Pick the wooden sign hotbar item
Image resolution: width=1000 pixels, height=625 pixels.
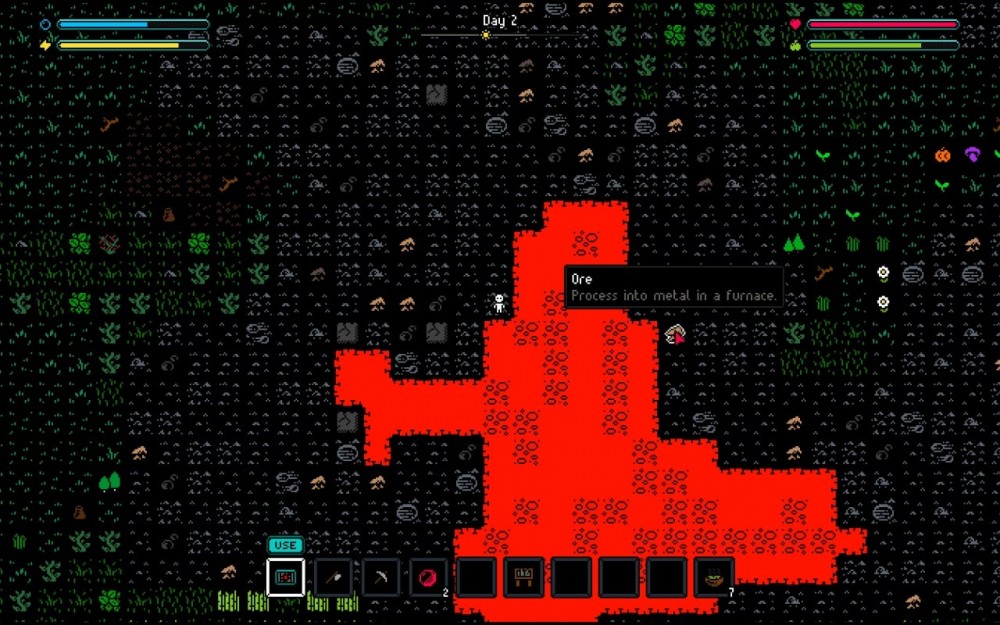523,577
